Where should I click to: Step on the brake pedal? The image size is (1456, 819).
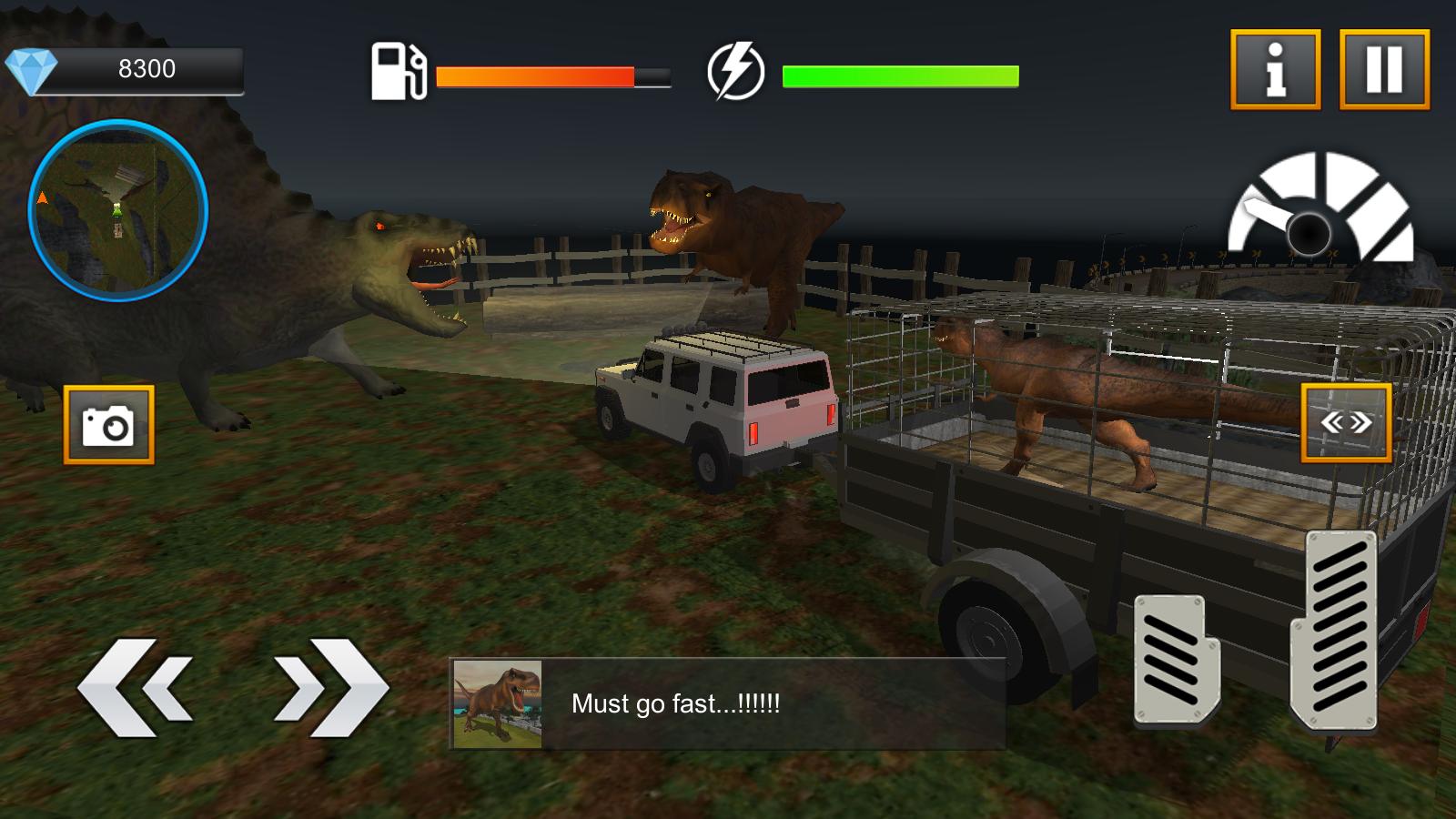tap(1176, 660)
